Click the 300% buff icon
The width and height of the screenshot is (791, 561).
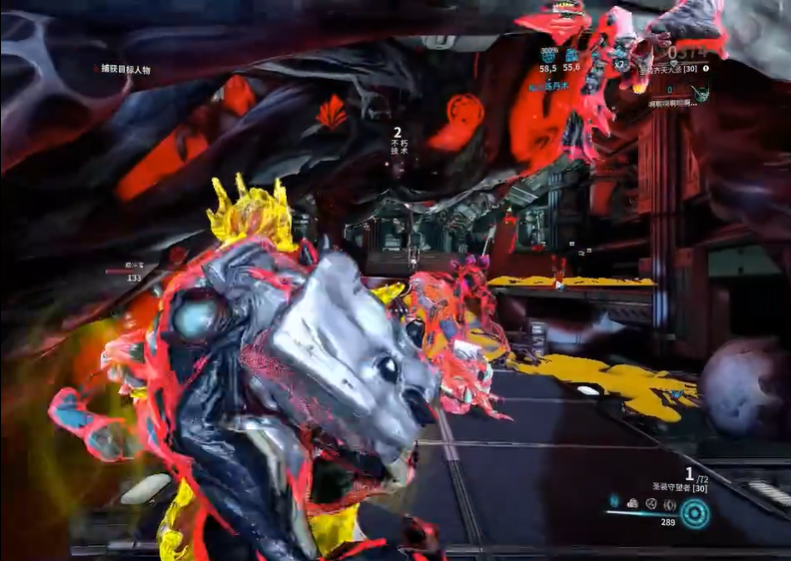(x=548, y=56)
